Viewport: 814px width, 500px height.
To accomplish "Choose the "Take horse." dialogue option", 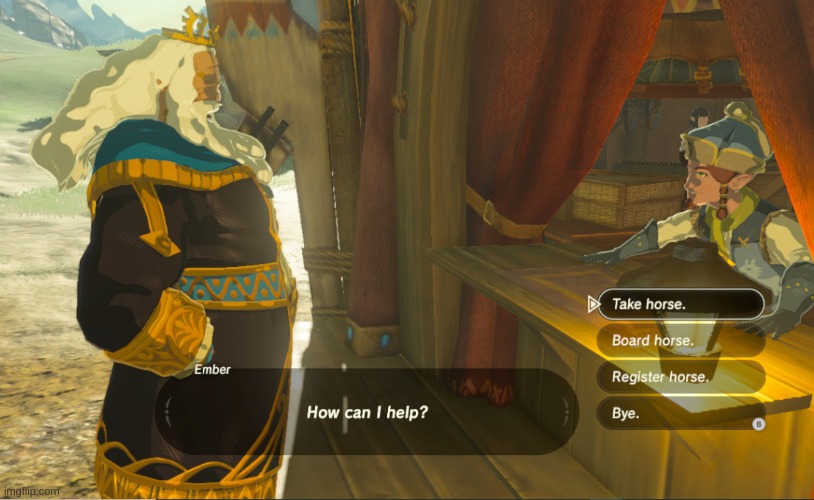I will (x=680, y=304).
